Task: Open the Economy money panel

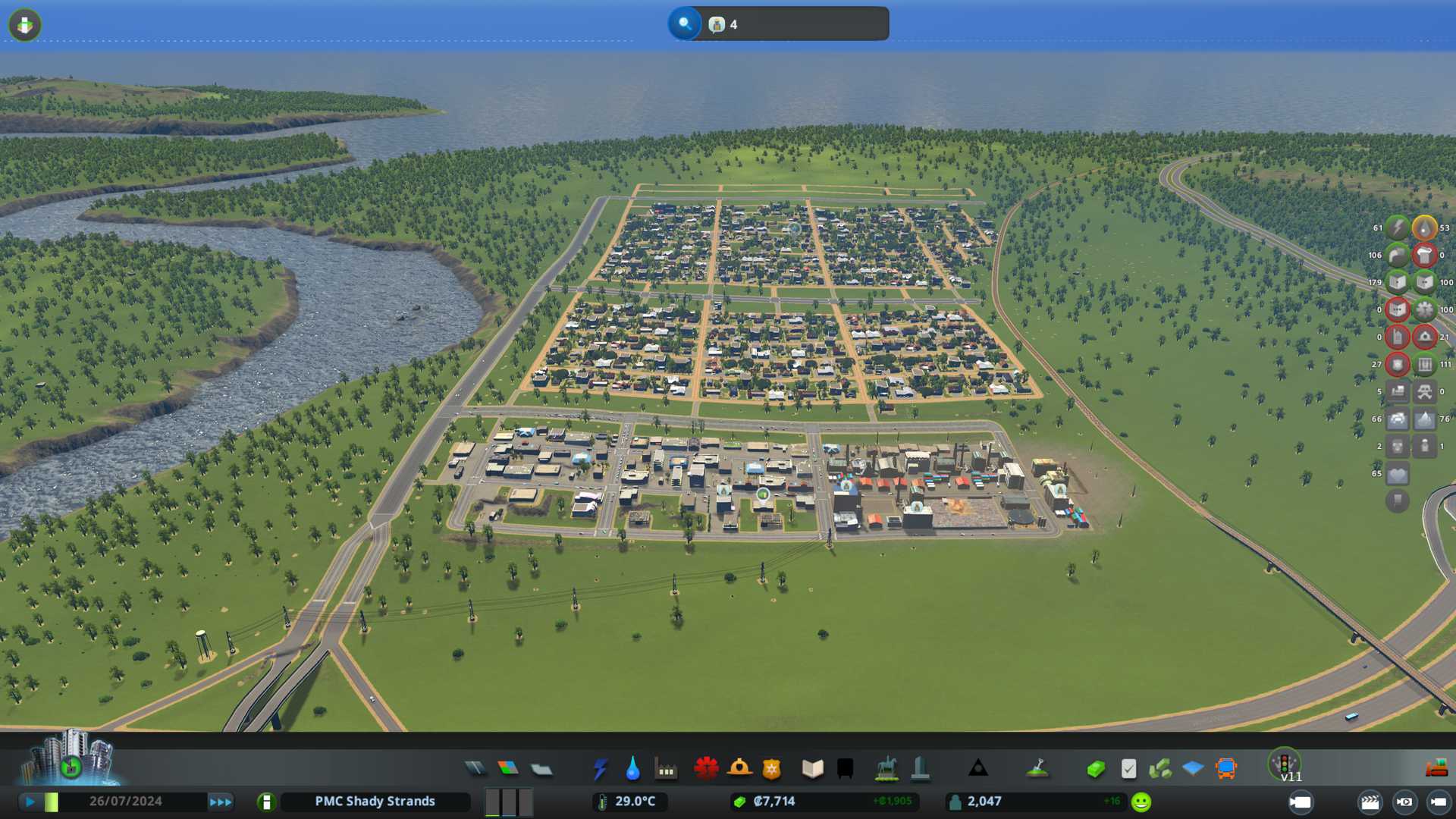Action: [1095, 769]
